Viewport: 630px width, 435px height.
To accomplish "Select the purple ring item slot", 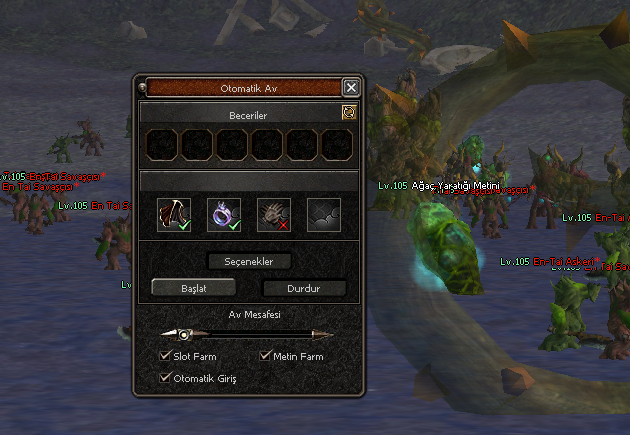I will (223, 214).
